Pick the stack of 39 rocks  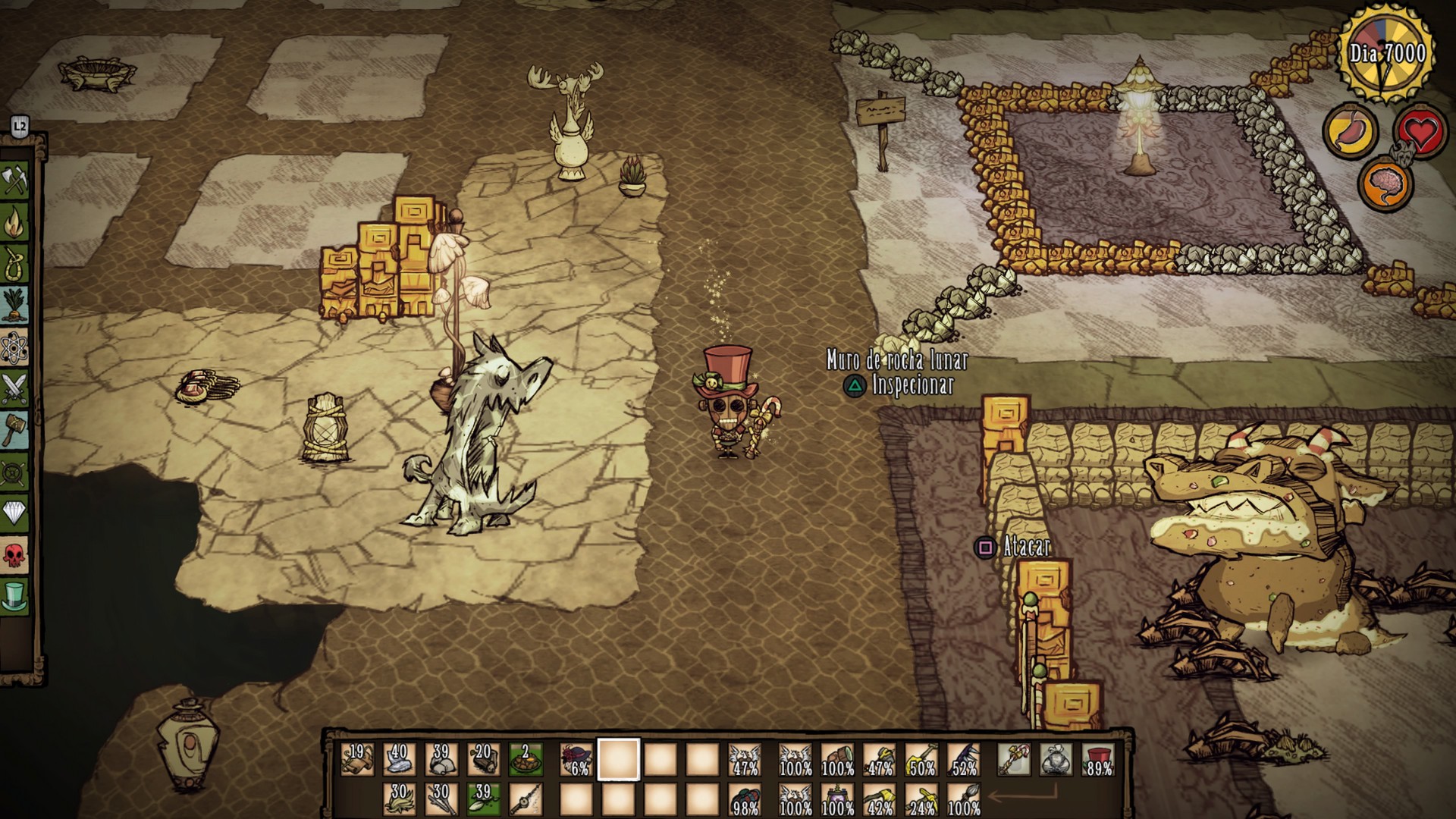(x=441, y=759)
